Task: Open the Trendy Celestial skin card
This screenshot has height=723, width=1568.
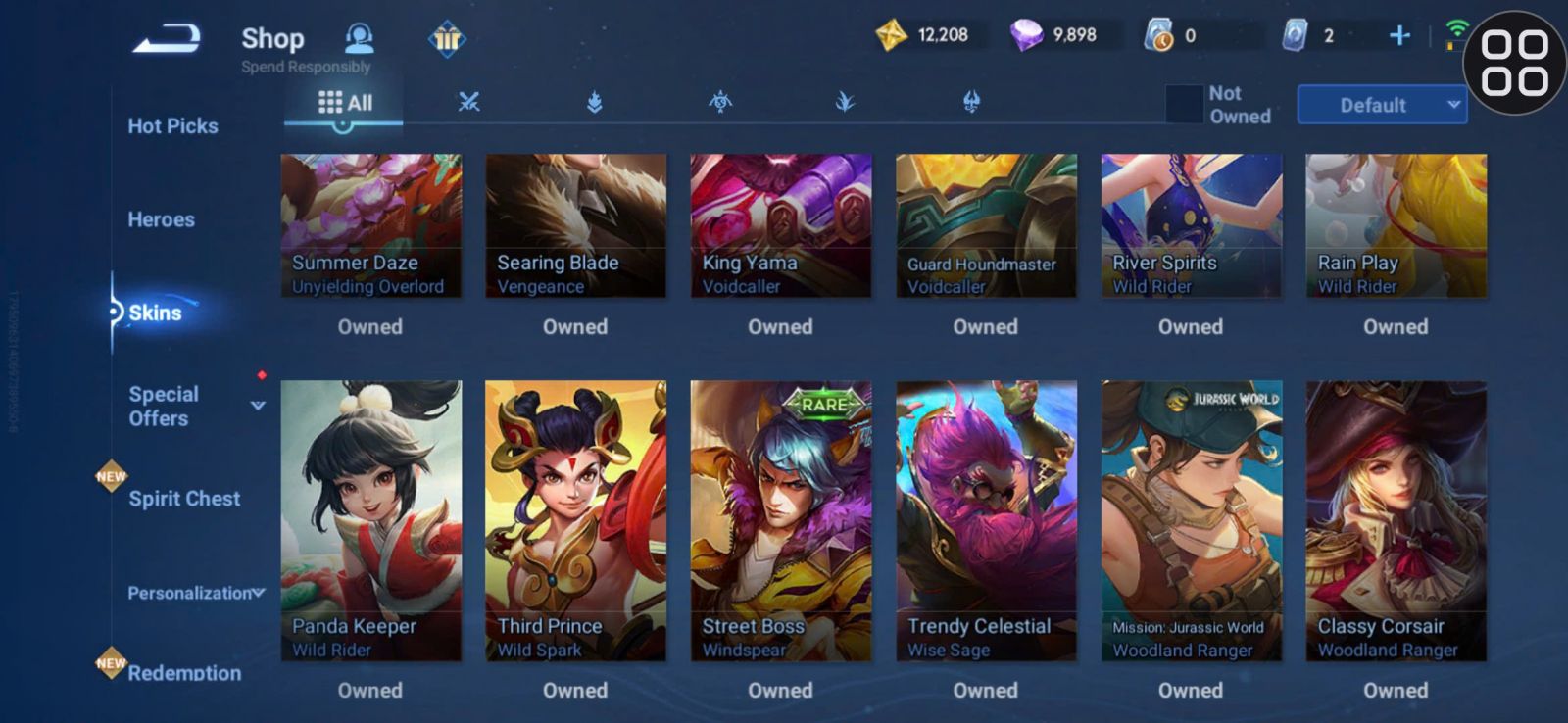Action: point(986,520)
